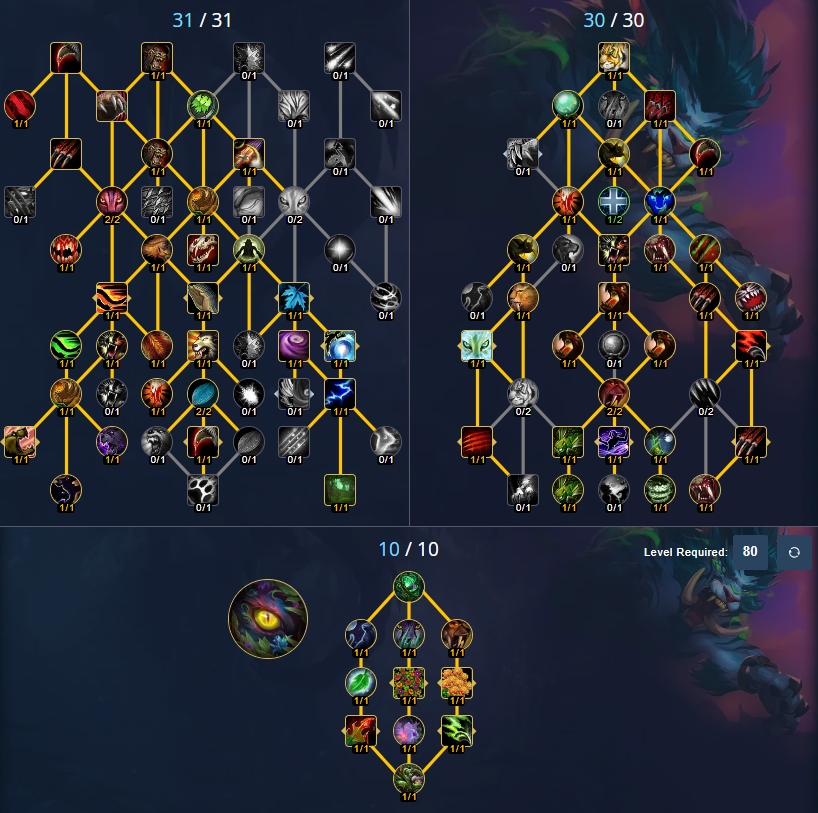Activate the blue lightning bolt talent
Viewport: 818px width, 813px height.
click(x=340, y=391)
